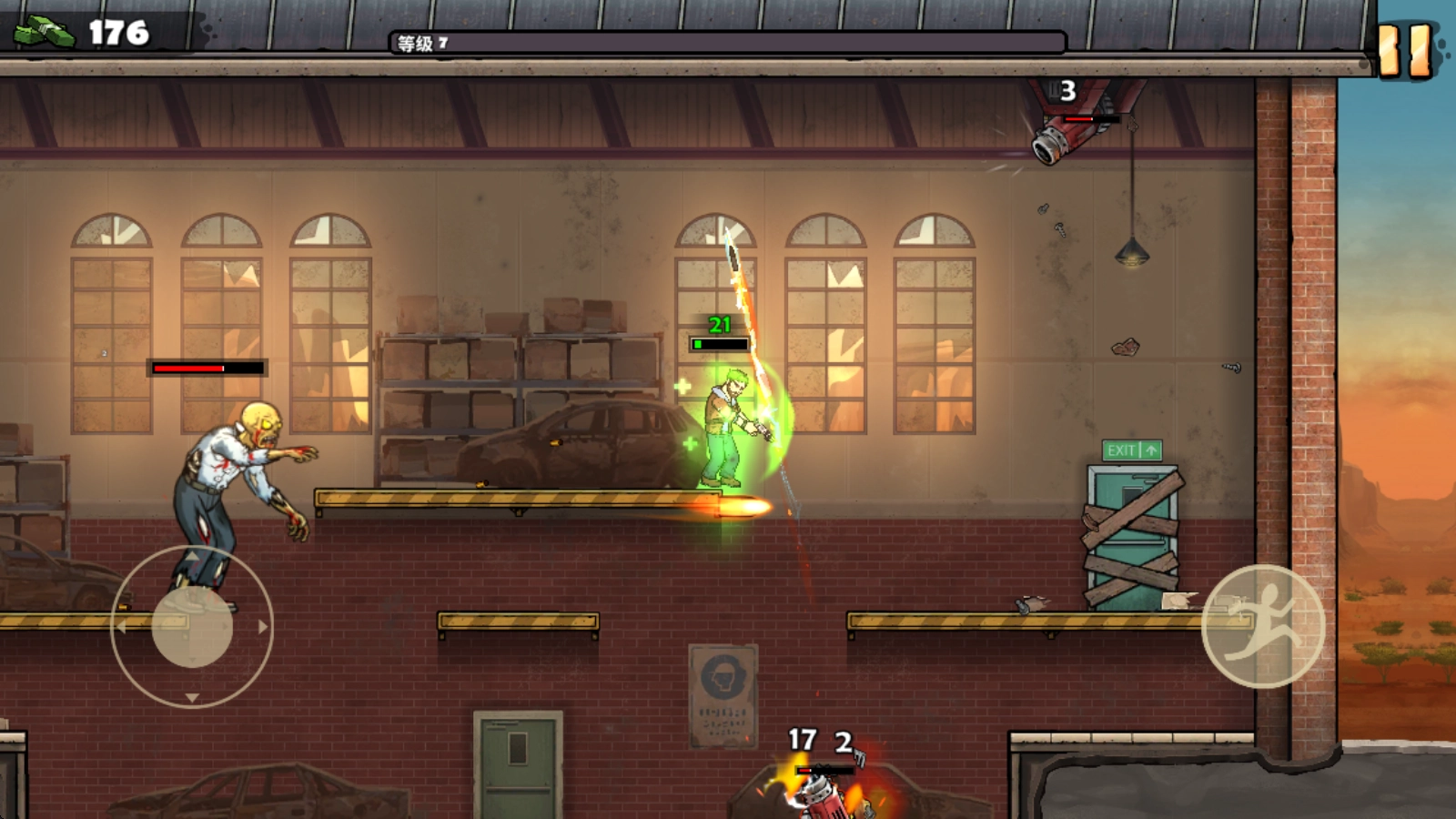Tap the virtual joystick thumb pad

192,627
